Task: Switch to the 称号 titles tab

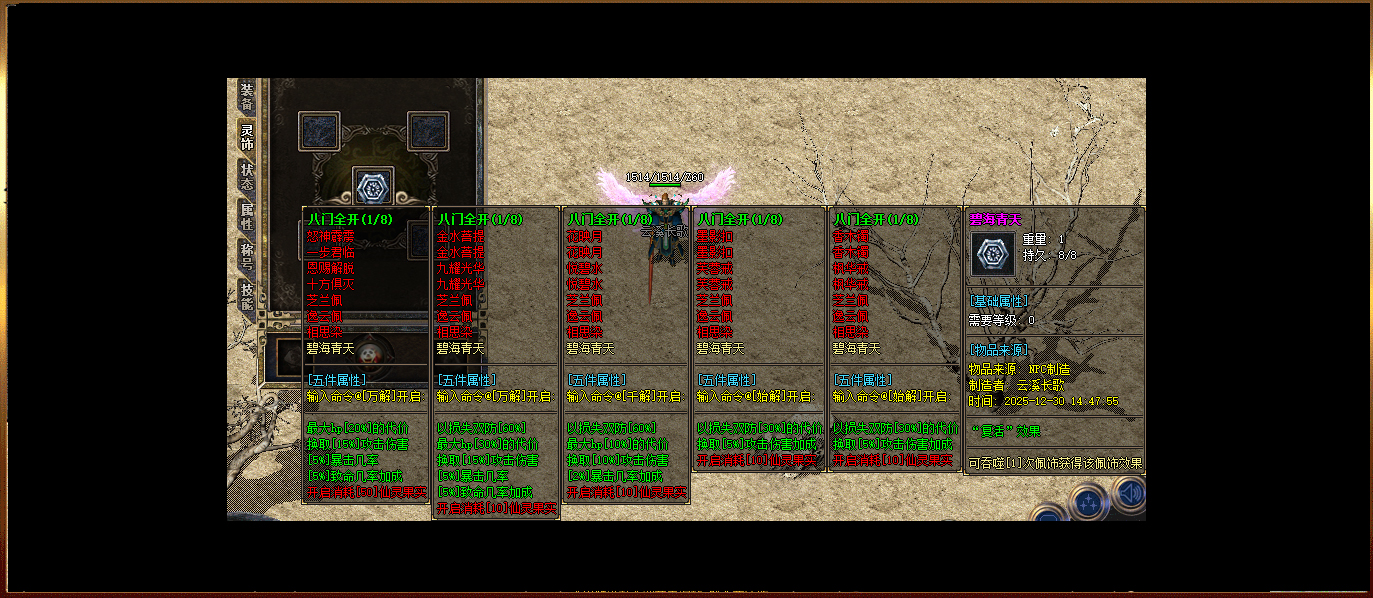Action: click(x=247, y=256)
